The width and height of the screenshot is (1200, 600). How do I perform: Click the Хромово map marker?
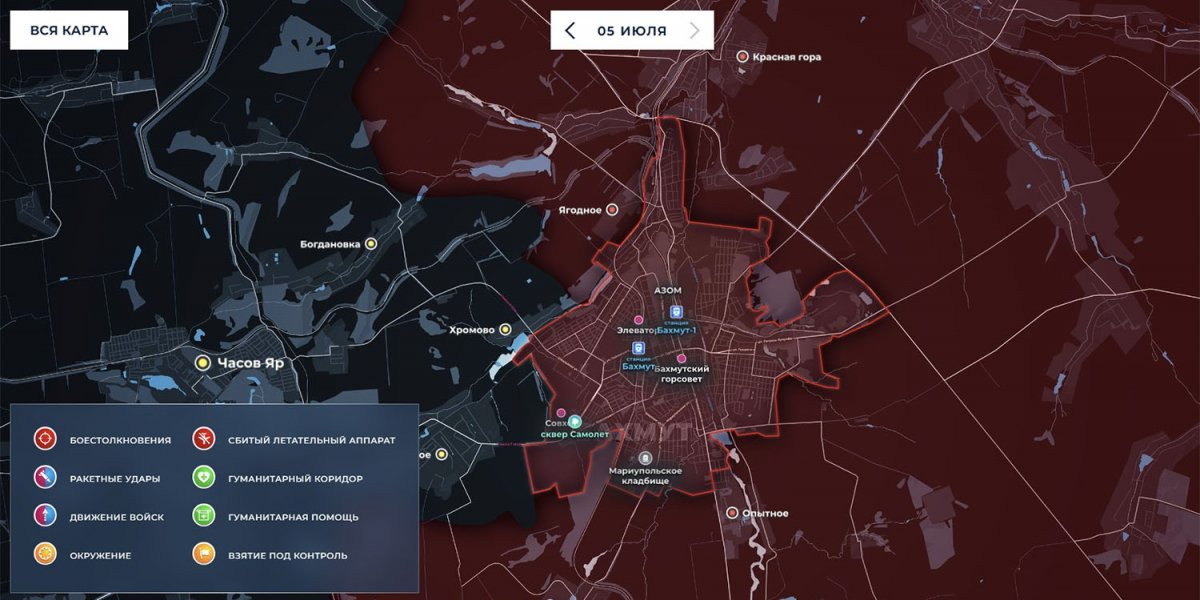pos(506,329)
